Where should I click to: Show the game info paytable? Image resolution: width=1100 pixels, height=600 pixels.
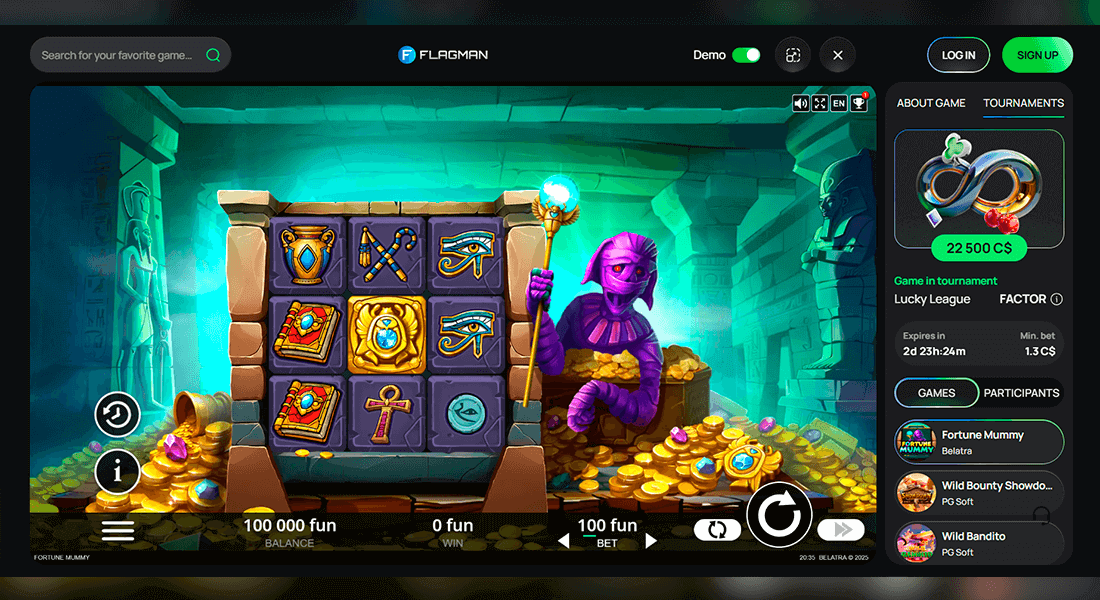tap(117, 472)
